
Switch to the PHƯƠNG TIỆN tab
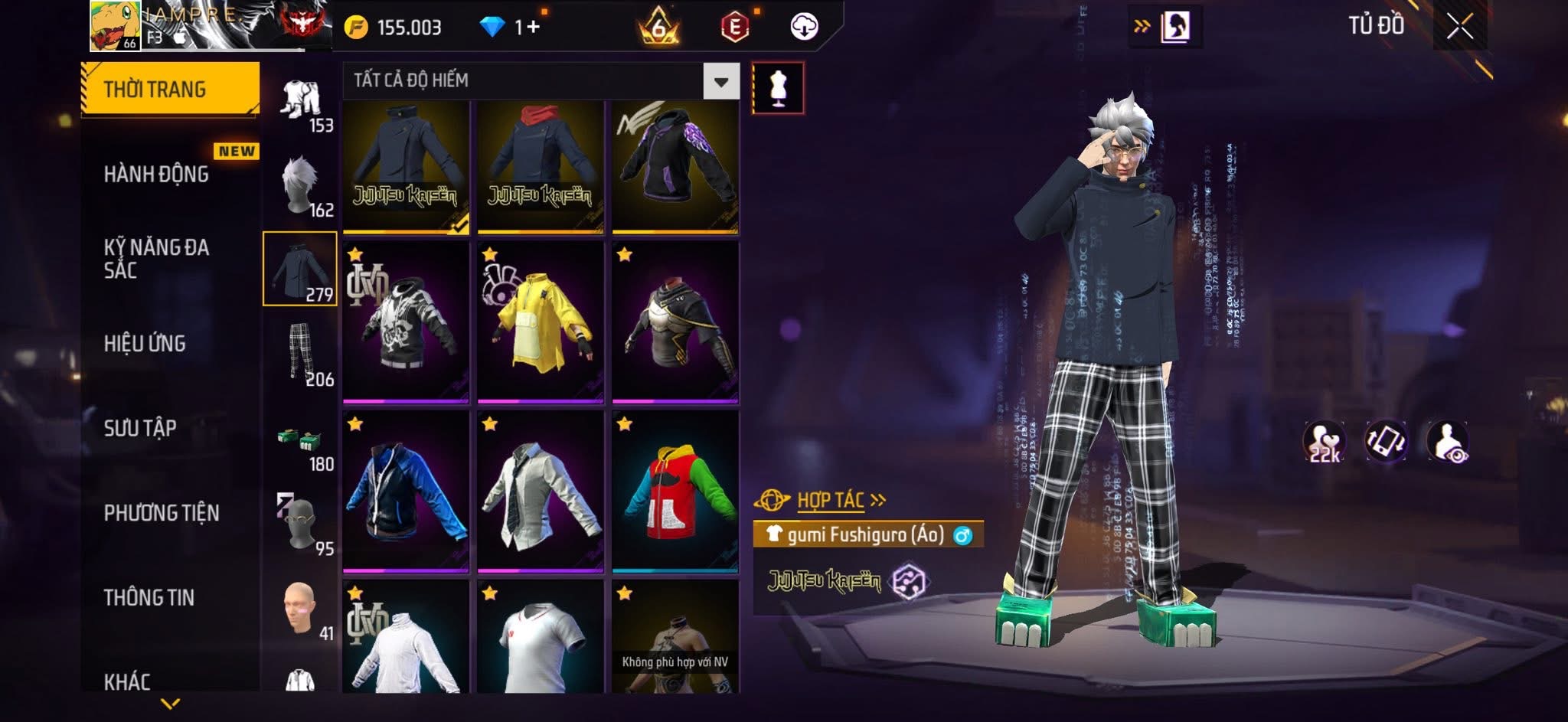click(x=162, y=513)
